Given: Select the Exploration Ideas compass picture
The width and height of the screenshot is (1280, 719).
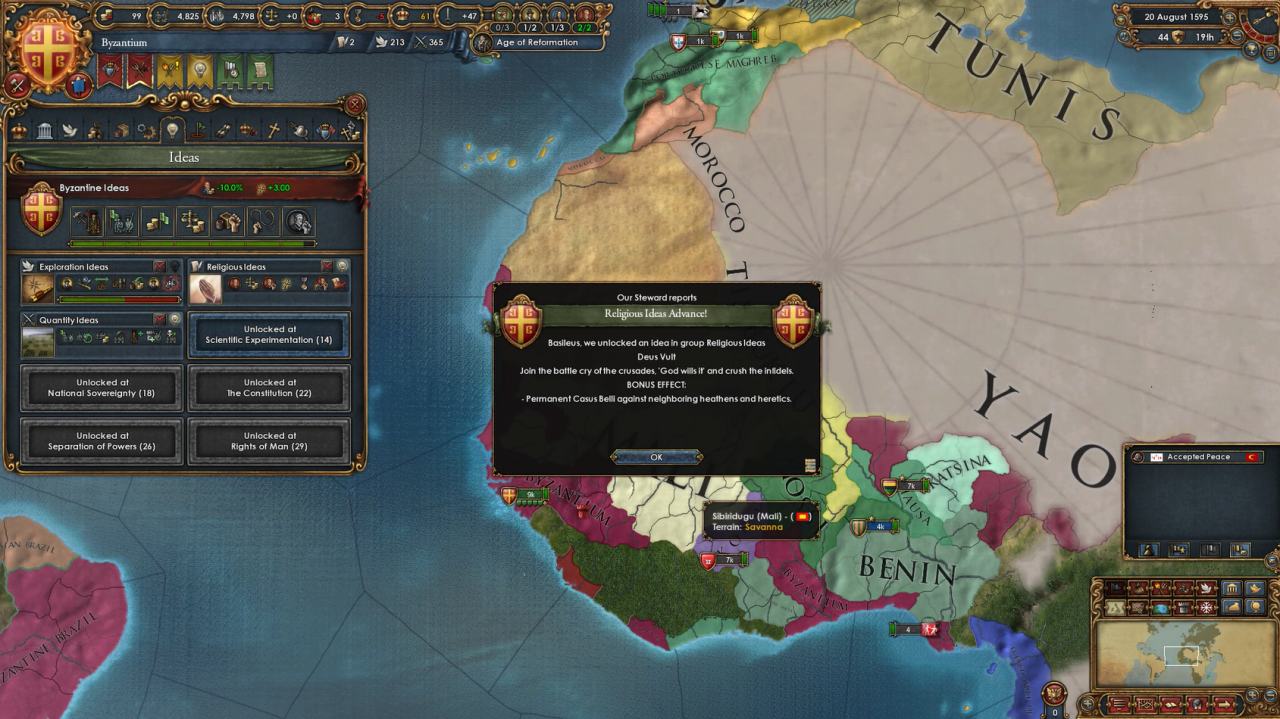Looking at the screenshot, I should pos(38,288).
